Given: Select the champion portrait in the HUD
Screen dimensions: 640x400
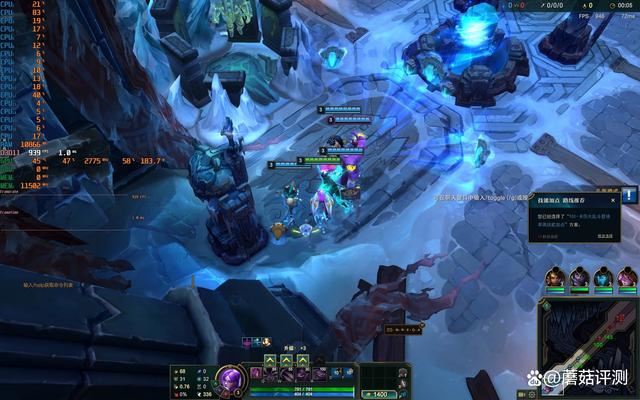Looking at the screenshot, I should click(x=229, y=379).
